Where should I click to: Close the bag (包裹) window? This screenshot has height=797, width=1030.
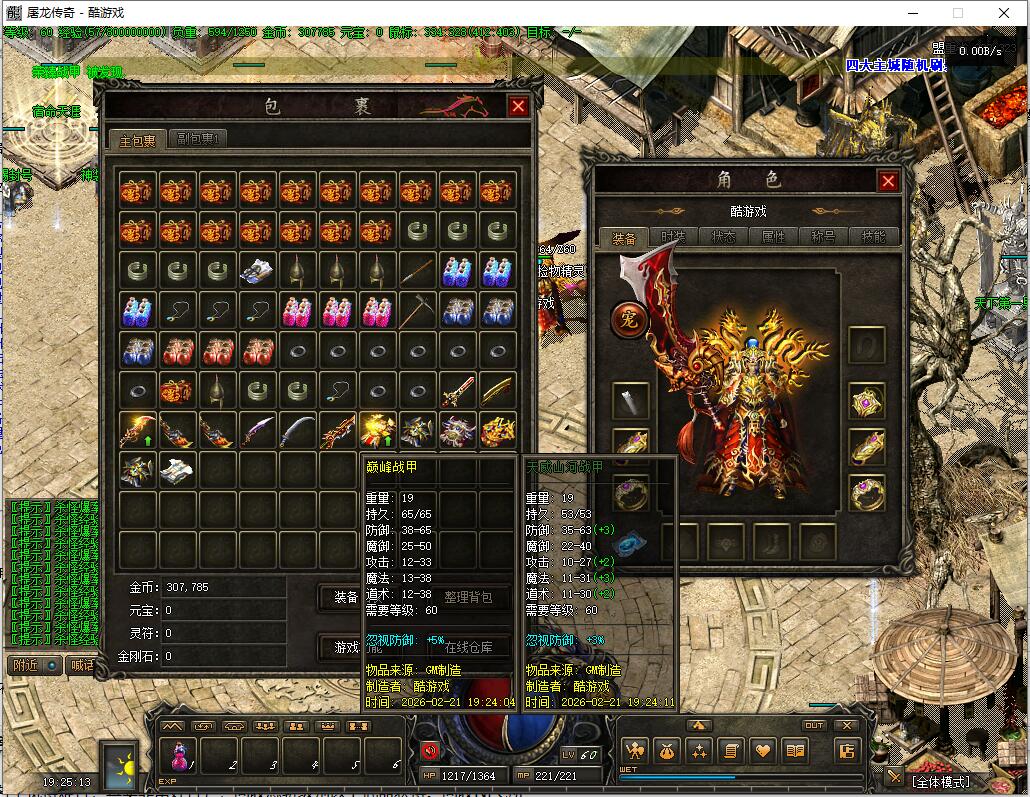click(x=518, y=107)
